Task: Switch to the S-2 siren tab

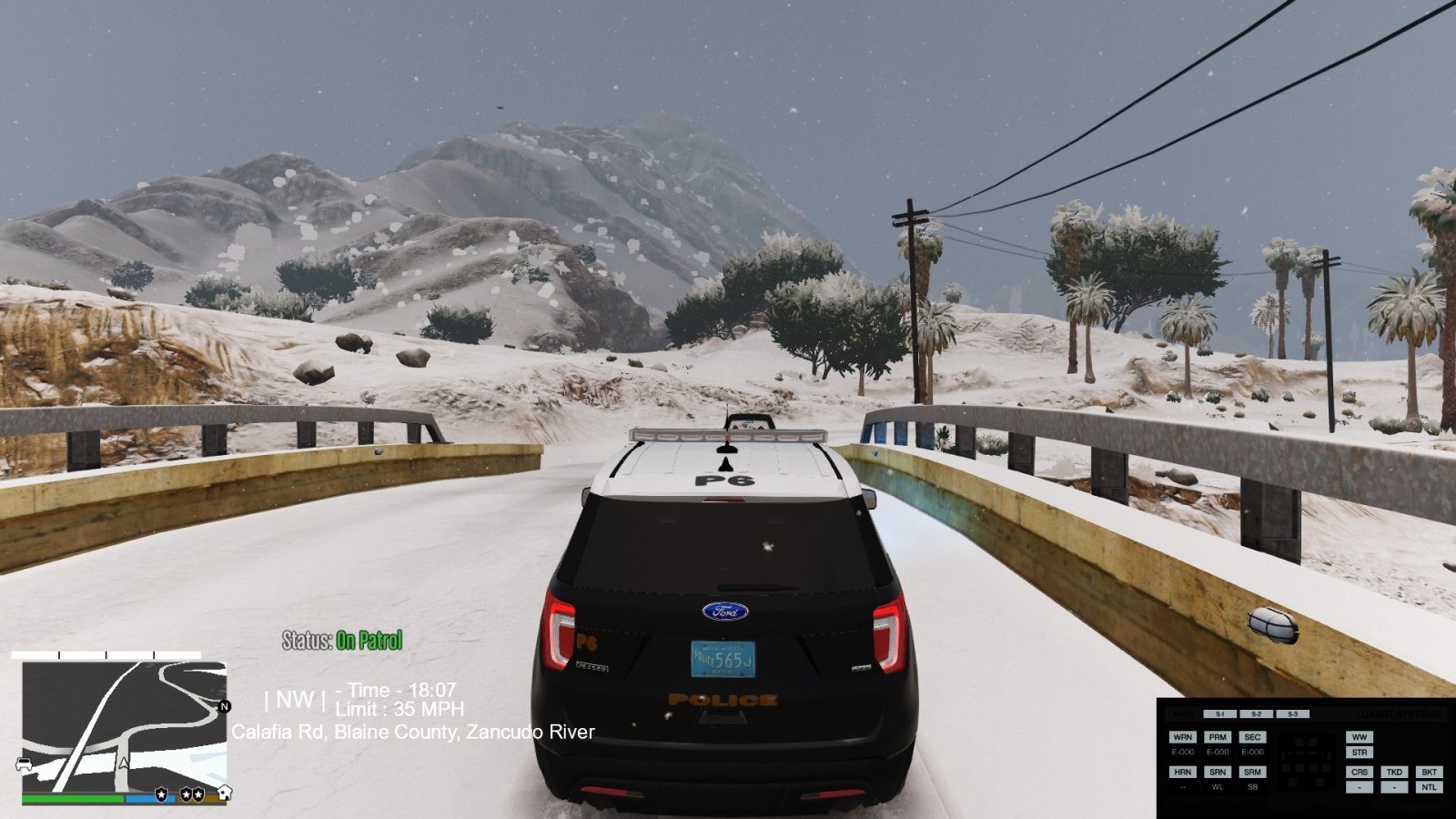Action: pyautogui.click(x=1256, y=714)
